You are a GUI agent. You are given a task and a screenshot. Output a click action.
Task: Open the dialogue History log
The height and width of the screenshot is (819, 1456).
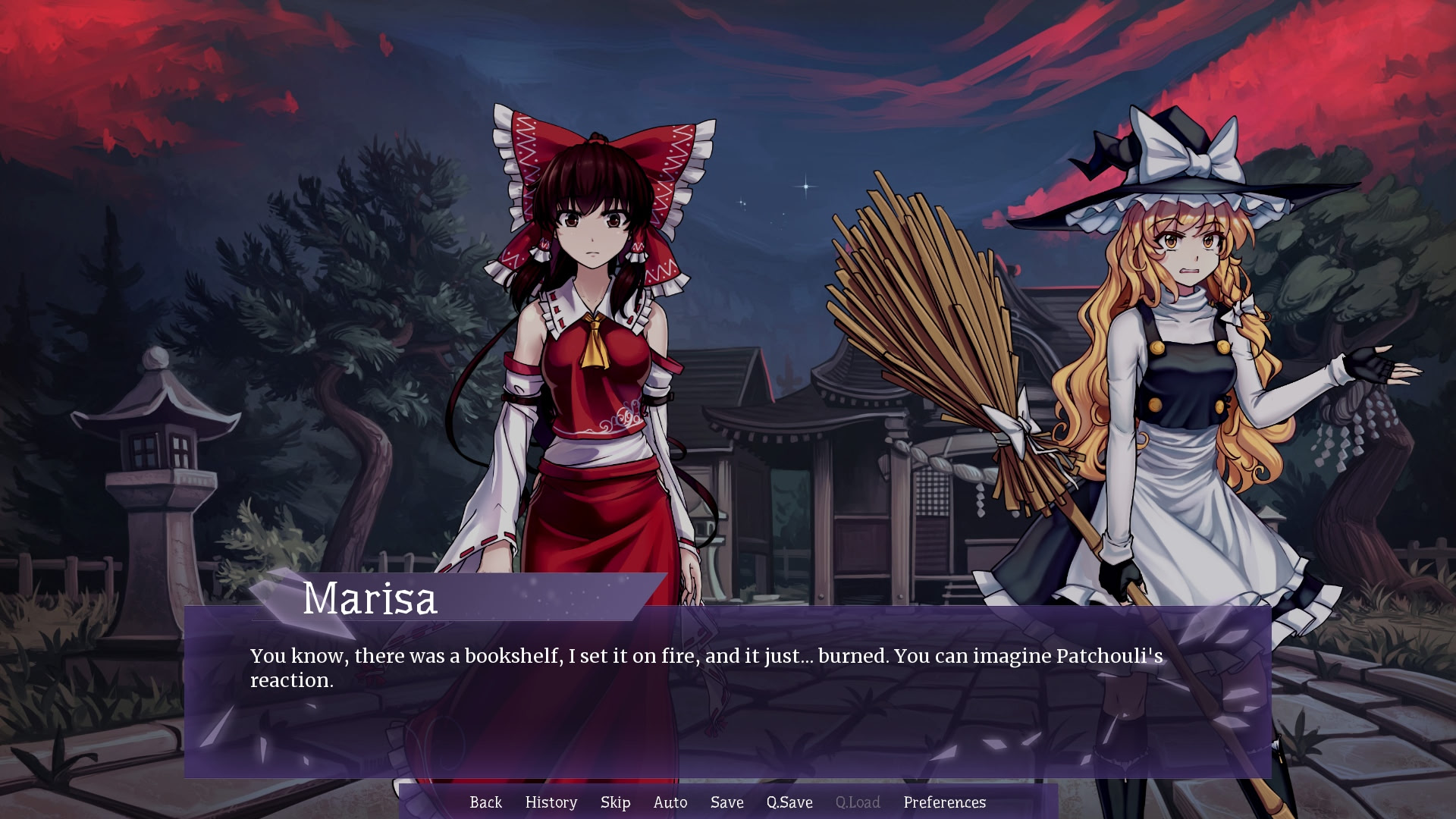[x=551, y=802]
